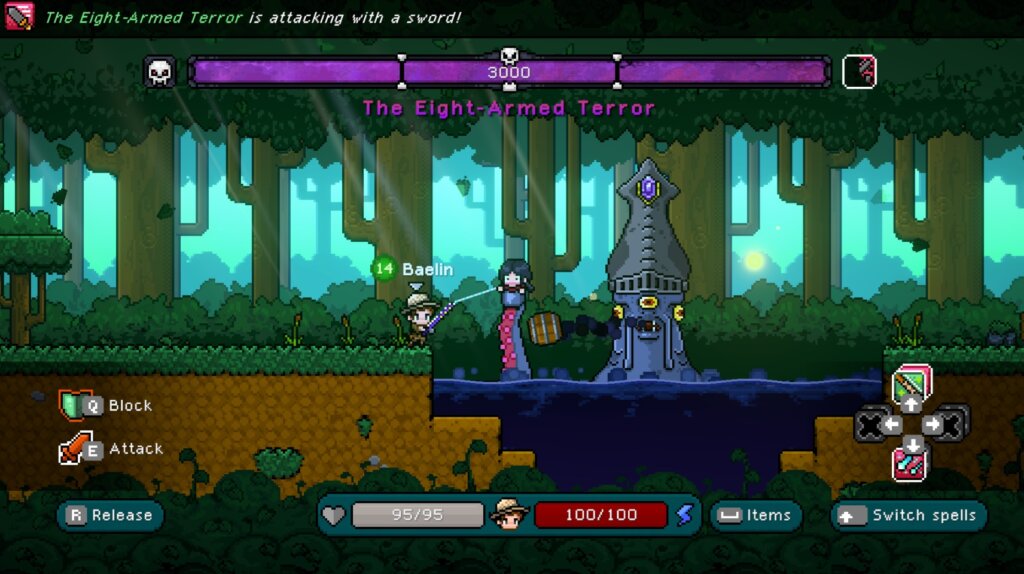The image size is (1024, 574).
Task: Click the boss skull icon beside the health bar
Action: point(160,72)
